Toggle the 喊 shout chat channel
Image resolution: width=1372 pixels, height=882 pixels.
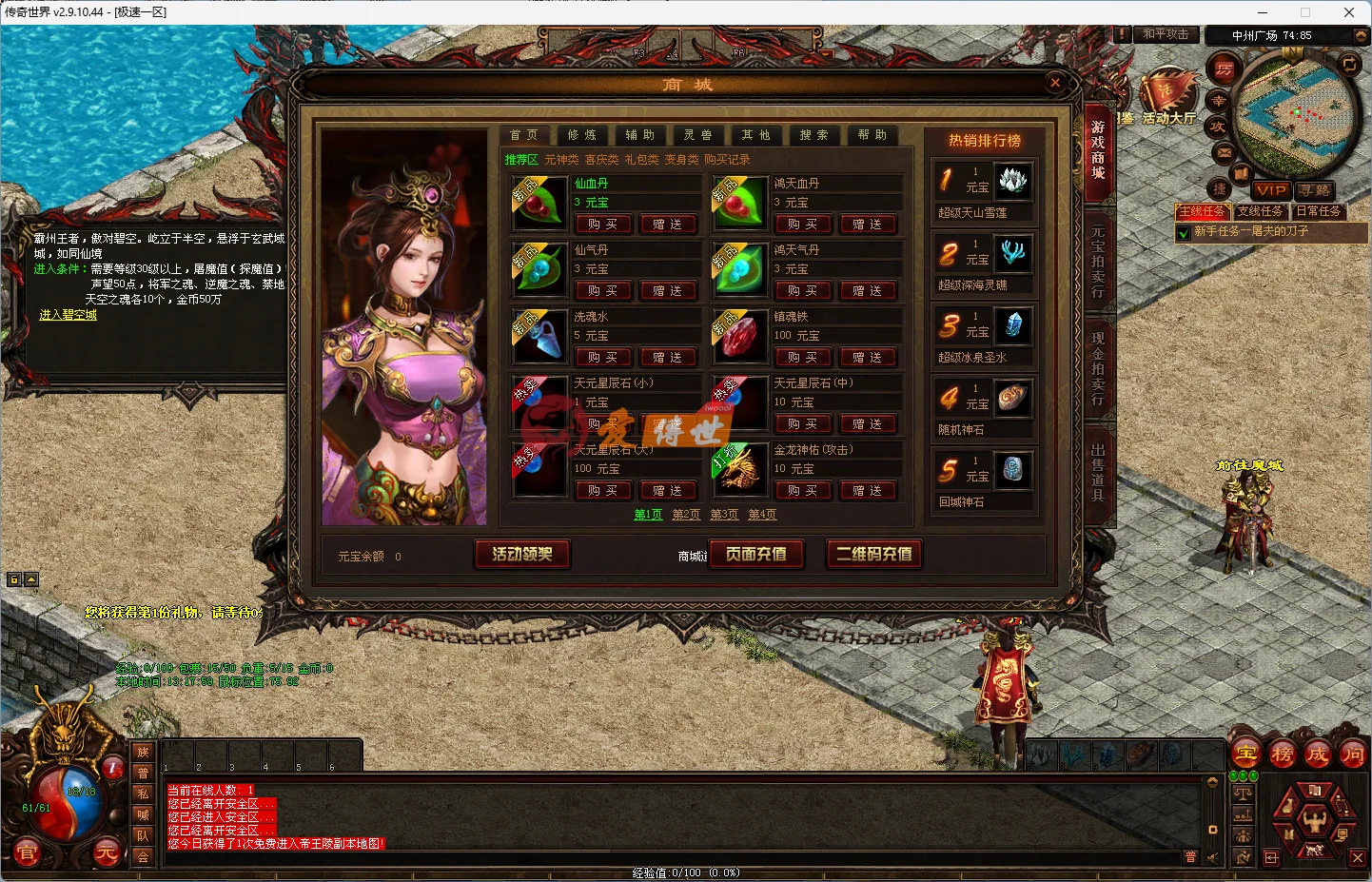(141, 815)
